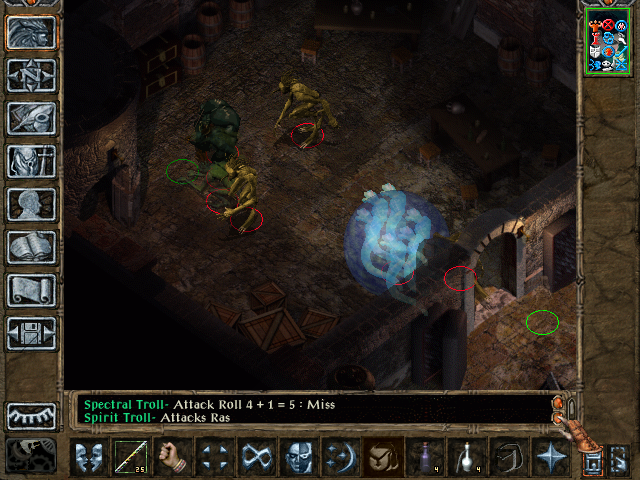
Task: Open the journal from the sidebar
Action: coord(31,118)
